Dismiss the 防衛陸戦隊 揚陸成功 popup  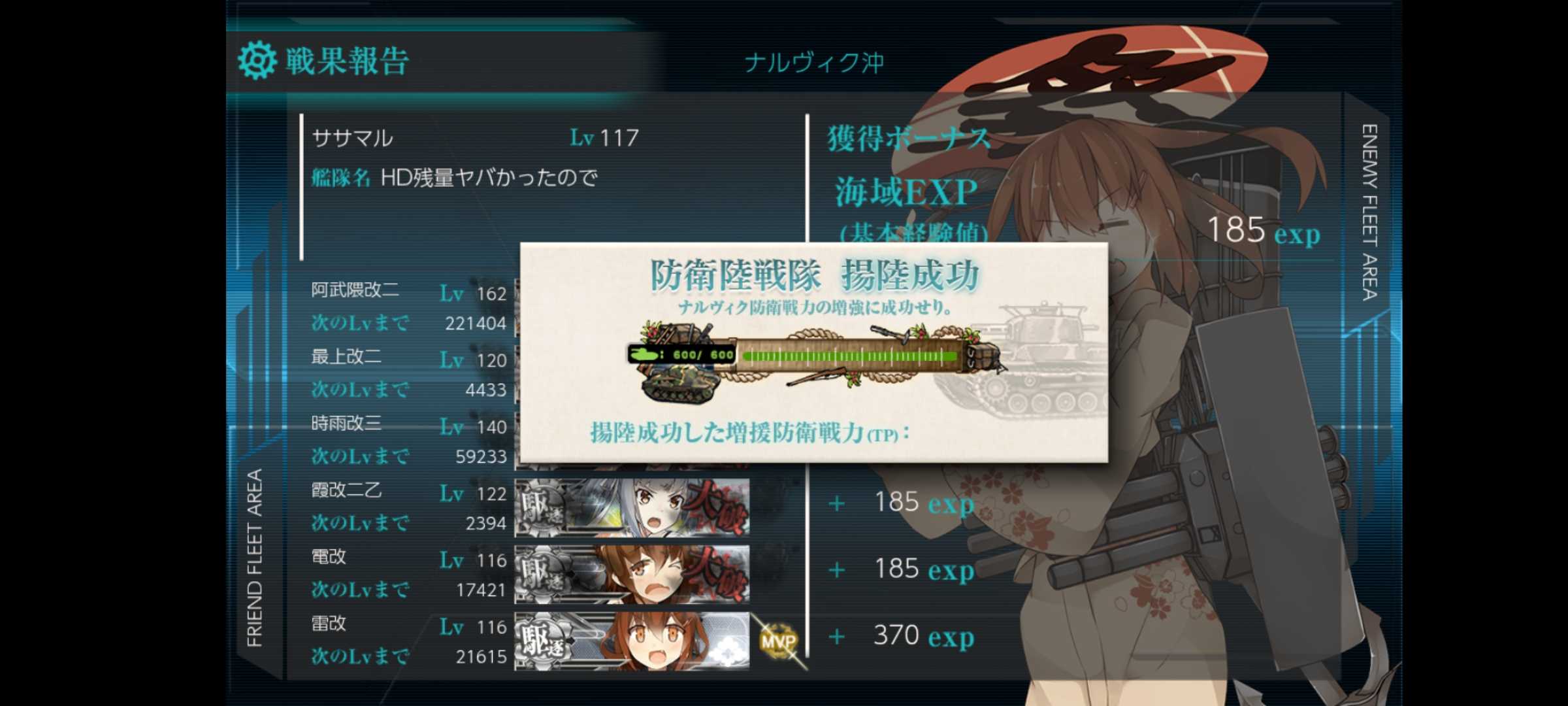click(813, 353)
